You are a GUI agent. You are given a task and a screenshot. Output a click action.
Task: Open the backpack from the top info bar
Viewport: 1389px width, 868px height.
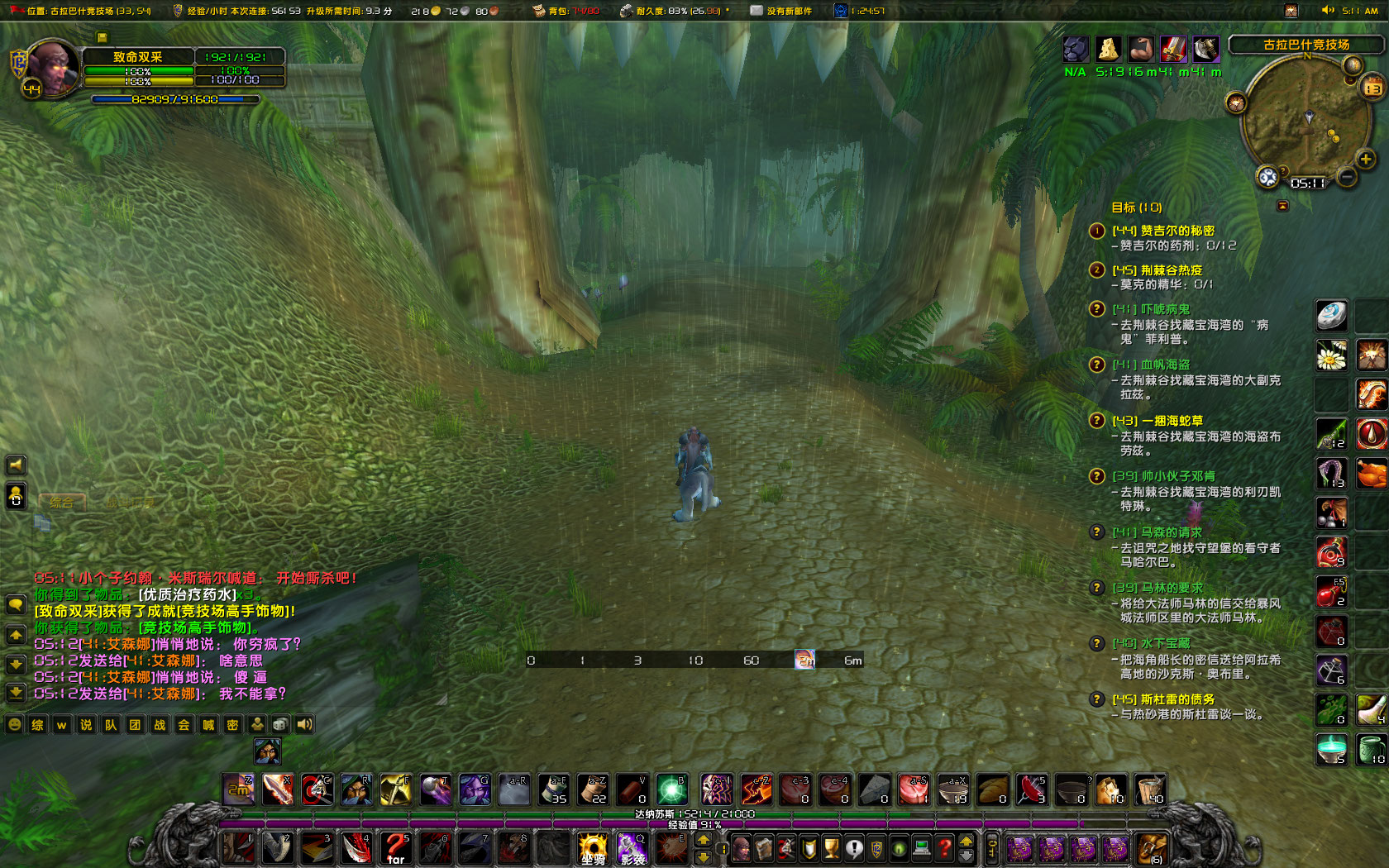click(538, 11)
